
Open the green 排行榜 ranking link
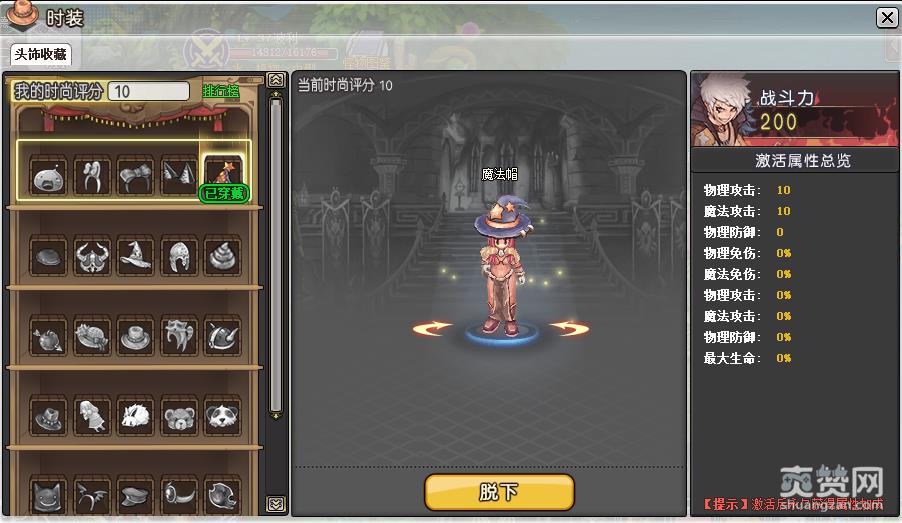pyautogui.click(x=222, y=91)
